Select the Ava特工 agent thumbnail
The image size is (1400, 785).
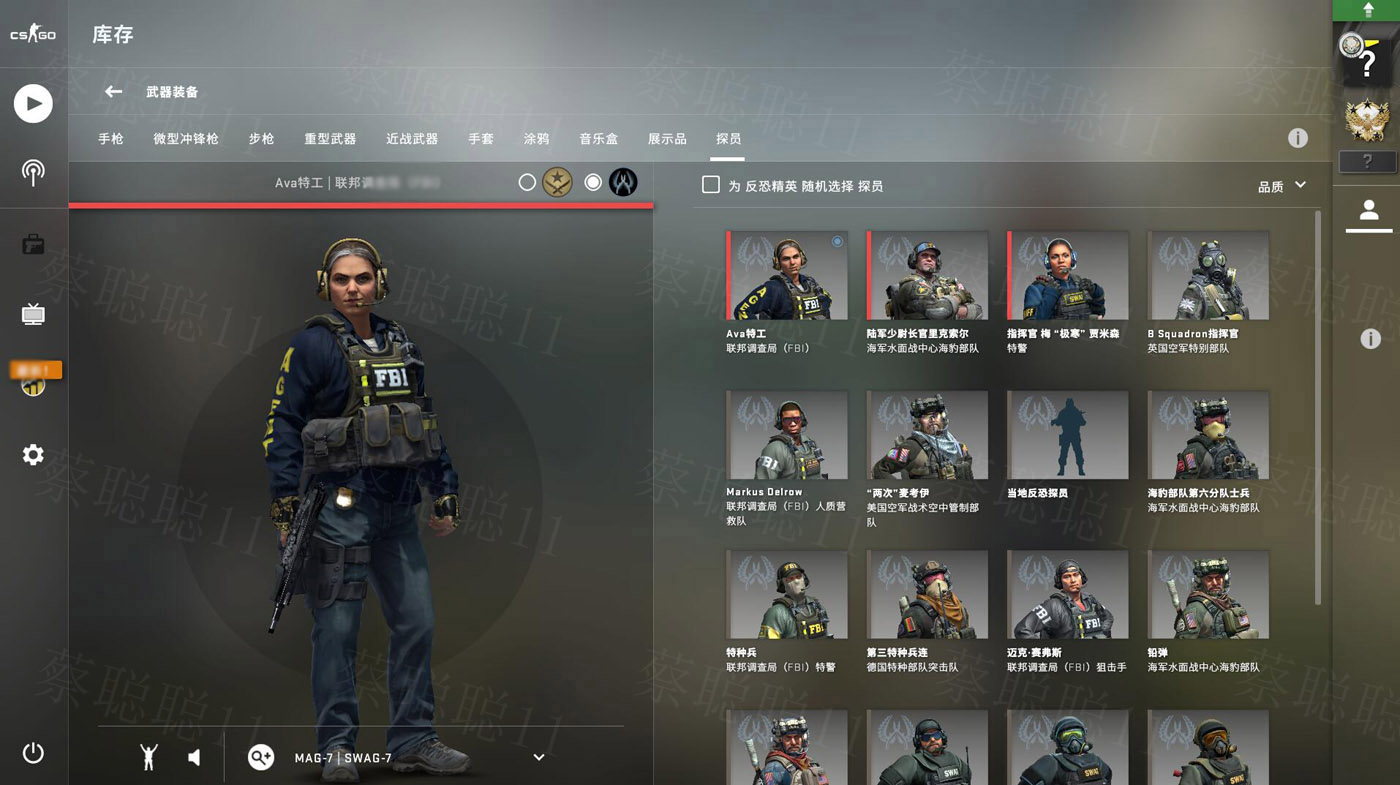[788, 276]
